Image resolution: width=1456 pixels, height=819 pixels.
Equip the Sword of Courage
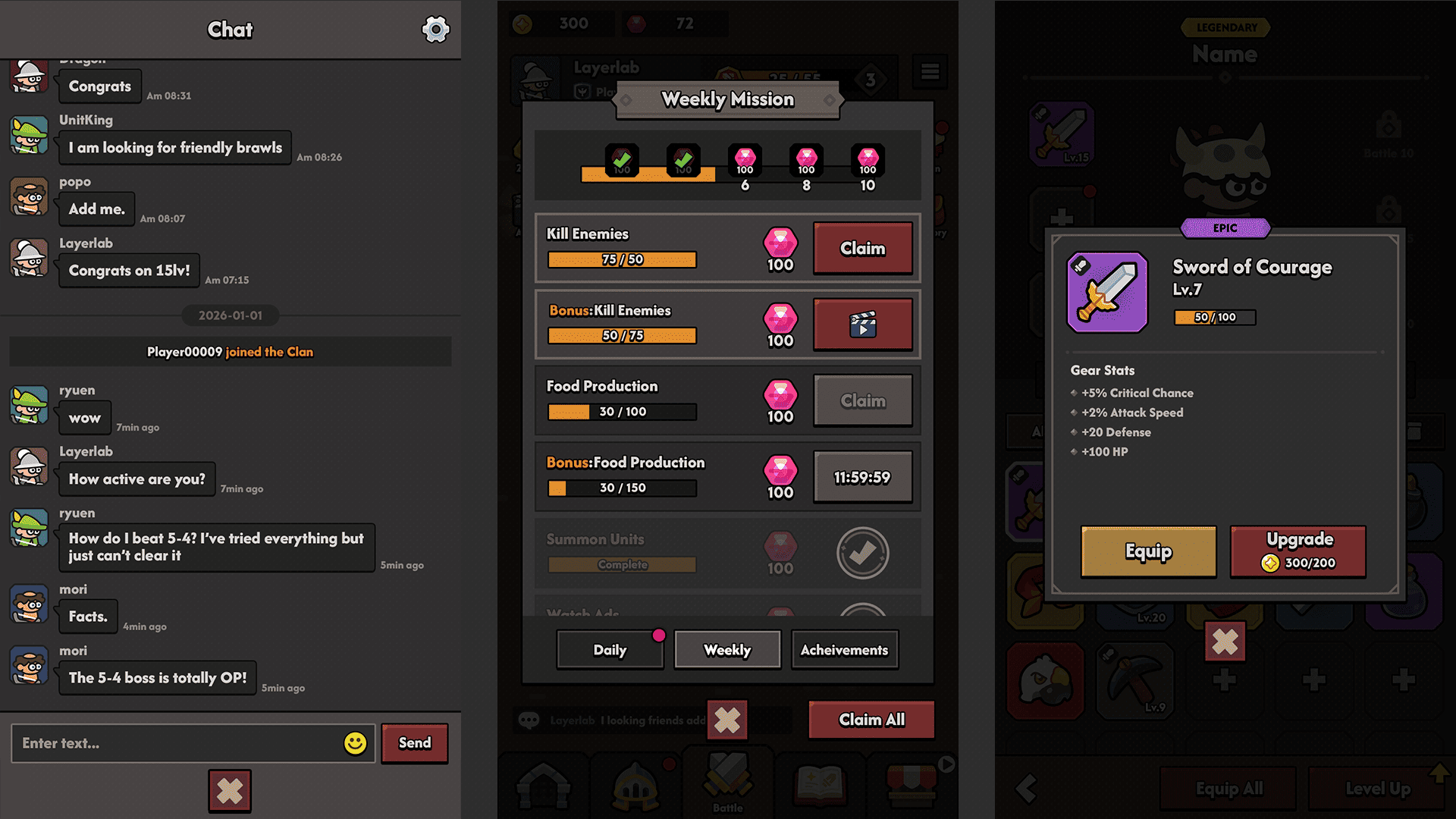pos(1148,551)
